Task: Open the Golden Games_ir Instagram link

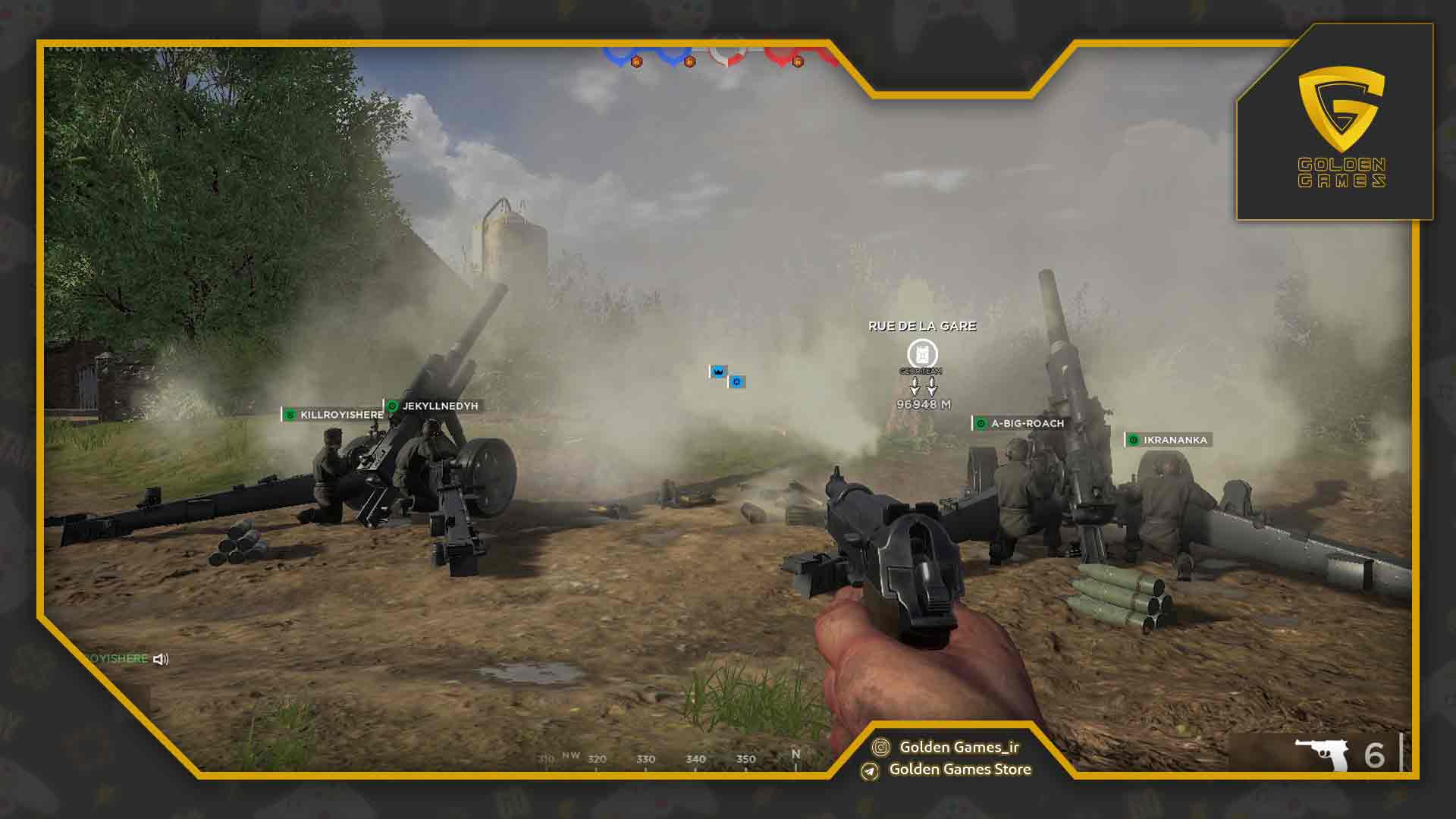Action: 948,747
